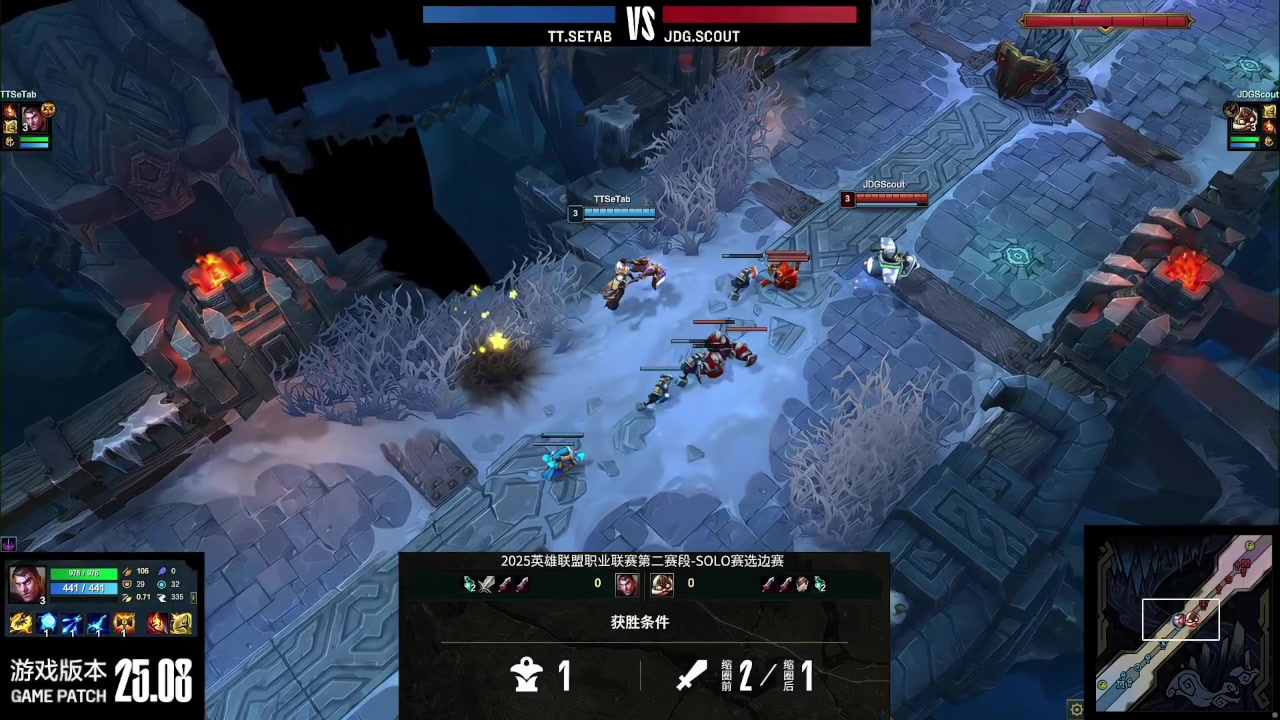Click Jayce's champion icon in the scoreboard
The width and height of the screenshot is (1280, 720).
click(x=627, y=584)
